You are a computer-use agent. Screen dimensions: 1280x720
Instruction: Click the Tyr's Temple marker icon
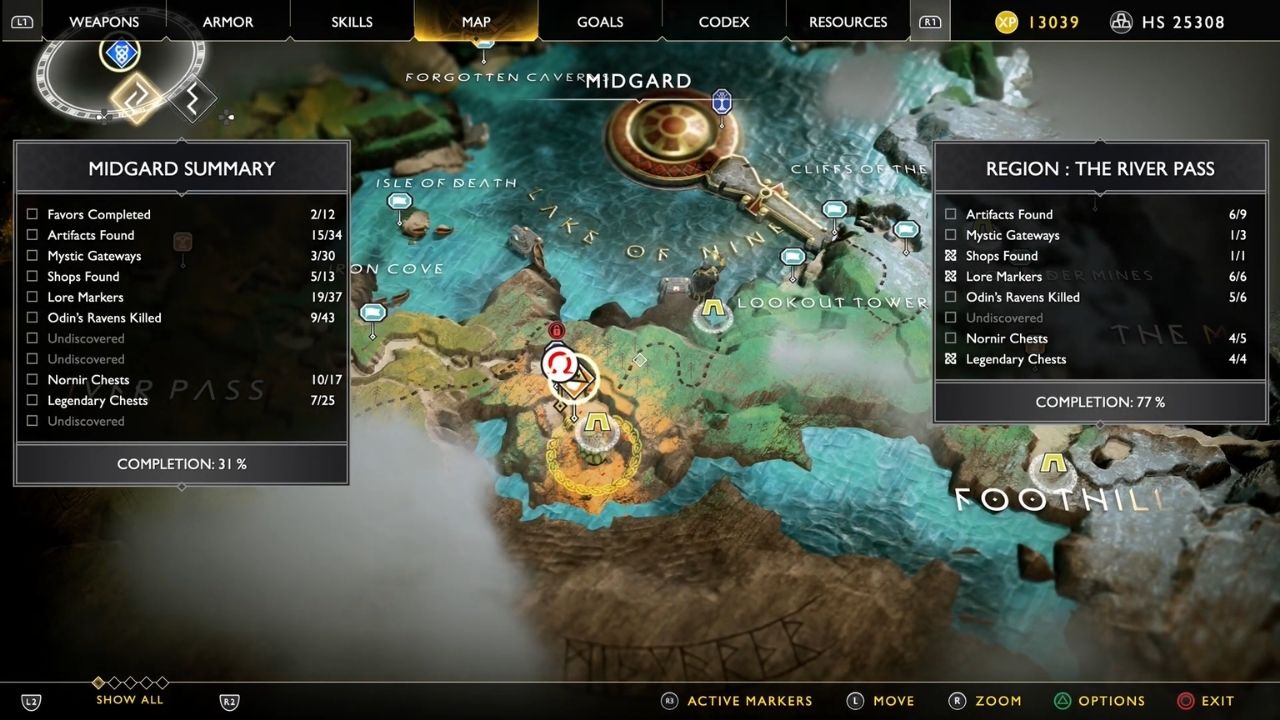coord(721,101)
